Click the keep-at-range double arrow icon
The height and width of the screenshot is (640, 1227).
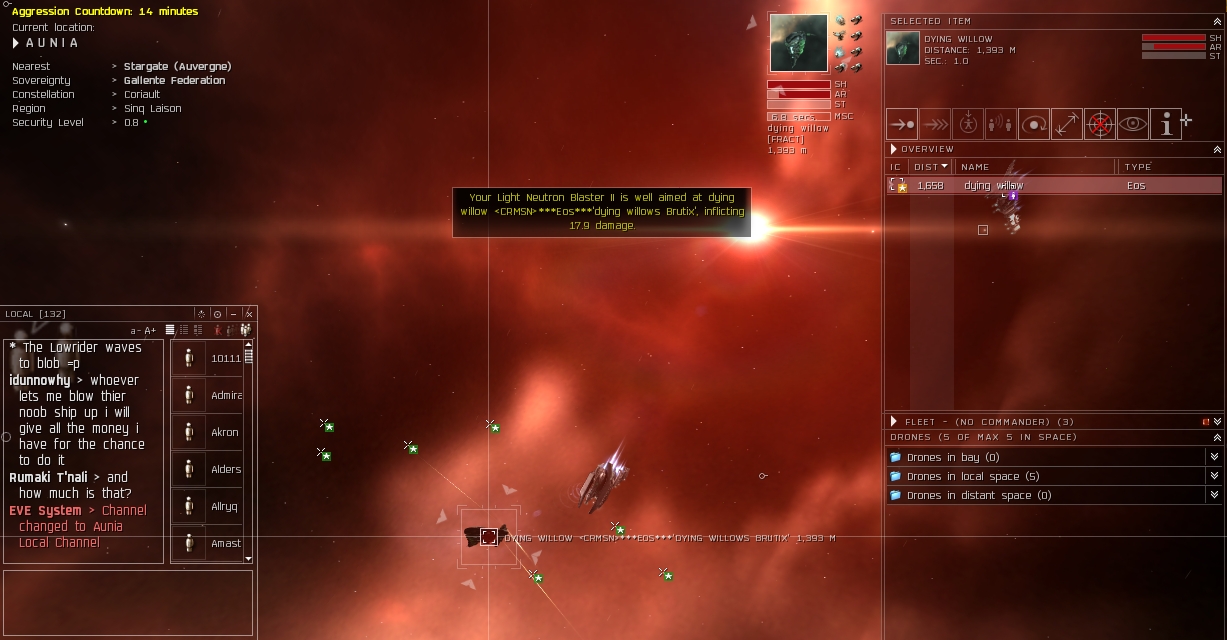[1066, 125]
